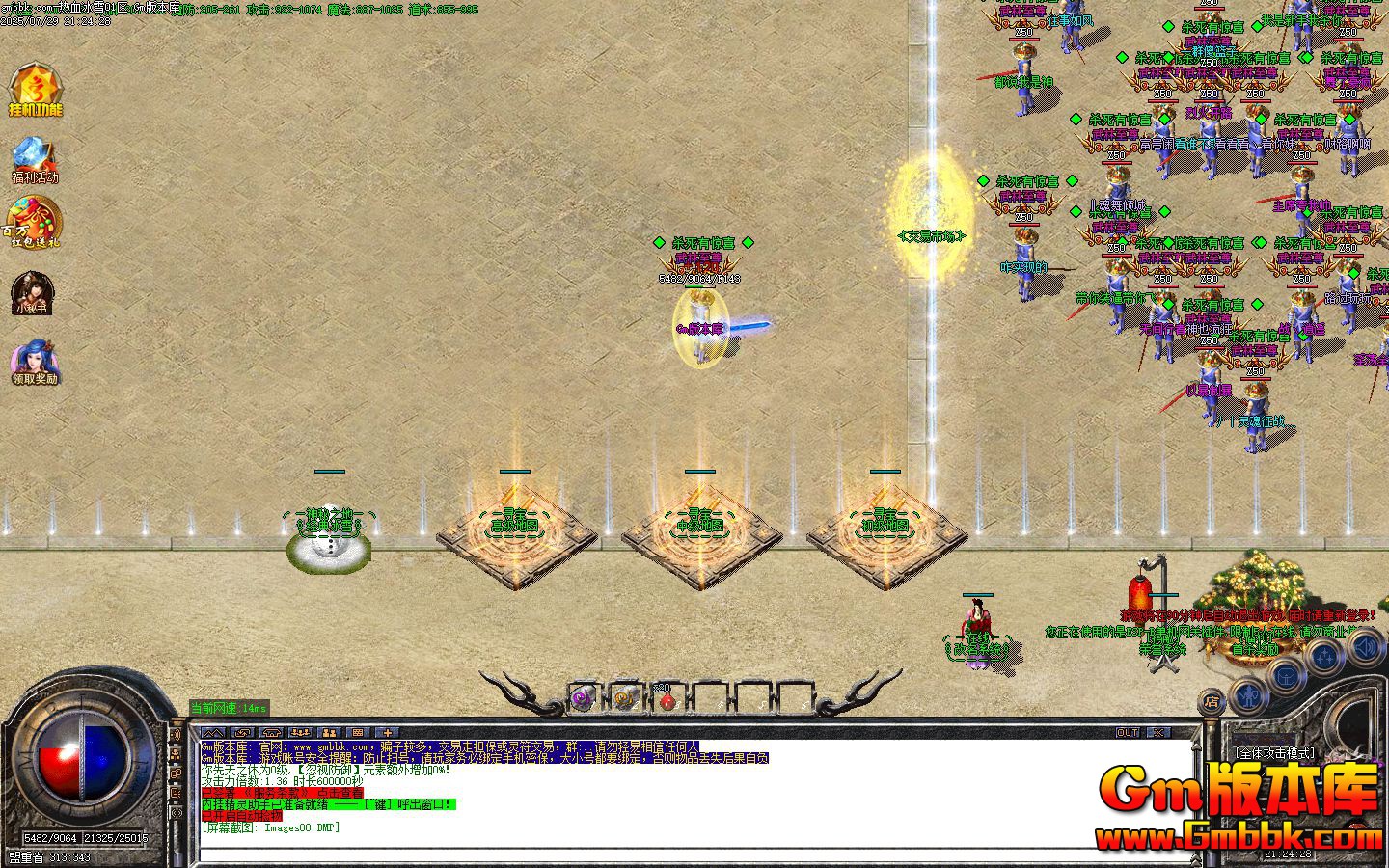
Task: Select the mountains icon in the chat toolbar
Action: point(212,733)
